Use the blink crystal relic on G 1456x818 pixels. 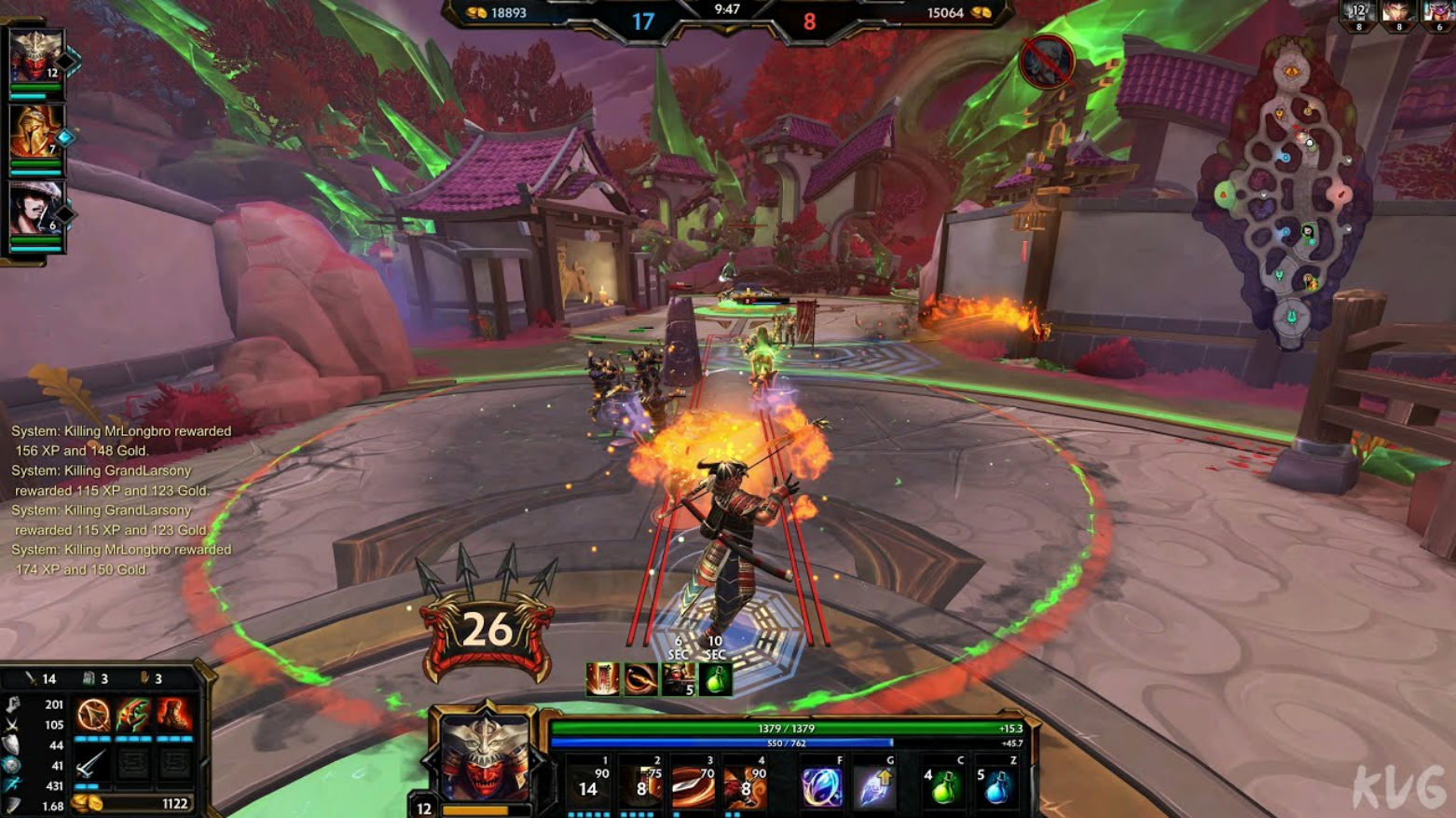click(873, 787)
